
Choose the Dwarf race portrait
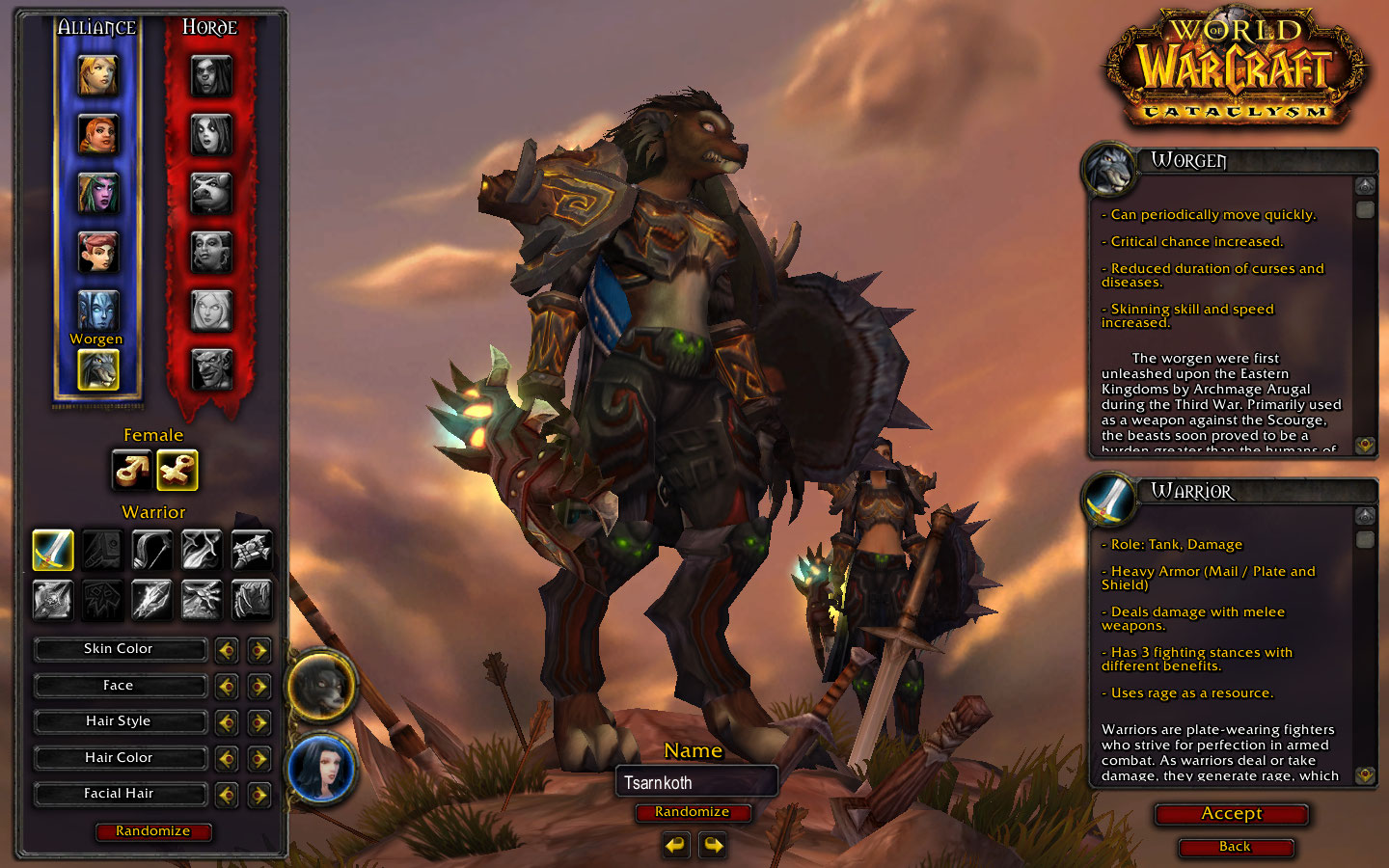(x=97, y=135)
